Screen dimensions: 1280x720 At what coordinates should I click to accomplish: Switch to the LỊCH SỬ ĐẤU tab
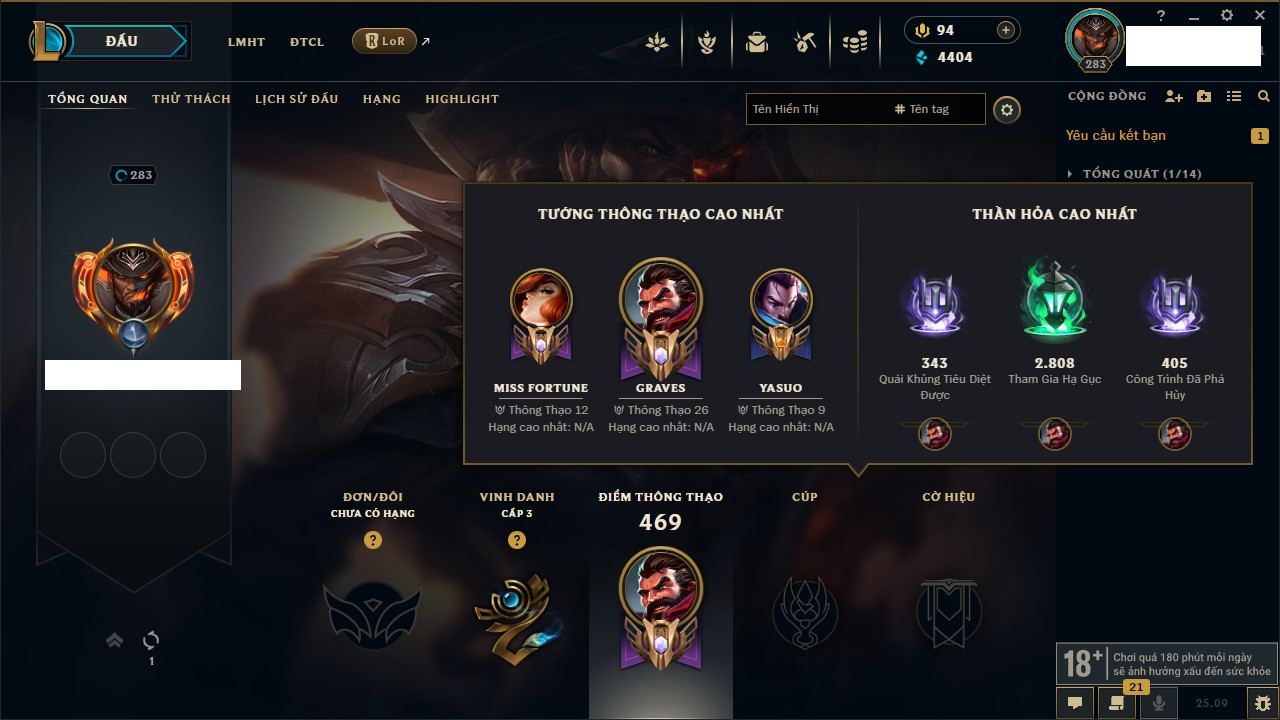[x=296, y=99]
